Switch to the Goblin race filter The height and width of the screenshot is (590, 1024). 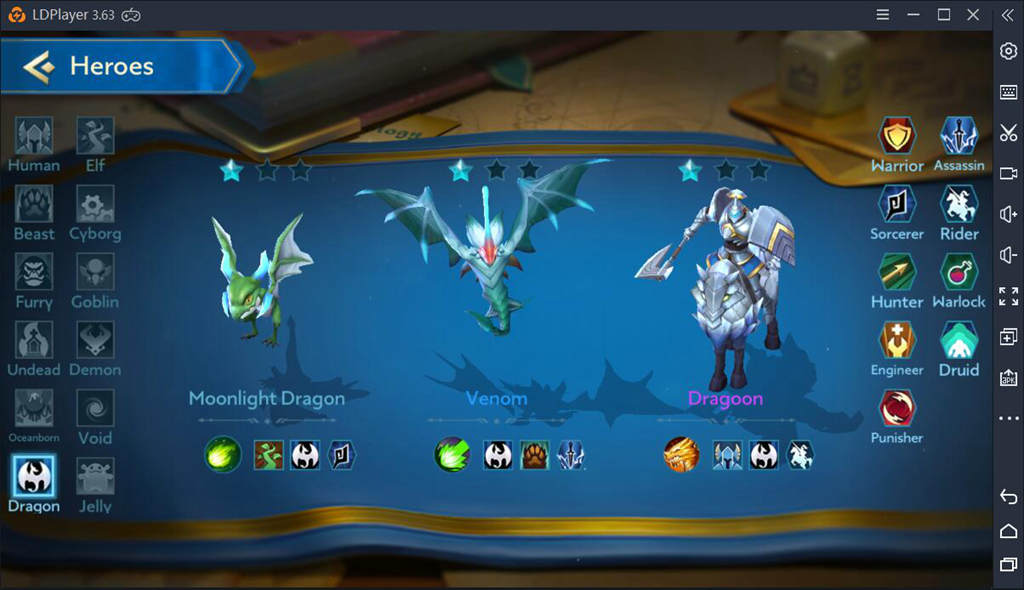coord(95,273)
